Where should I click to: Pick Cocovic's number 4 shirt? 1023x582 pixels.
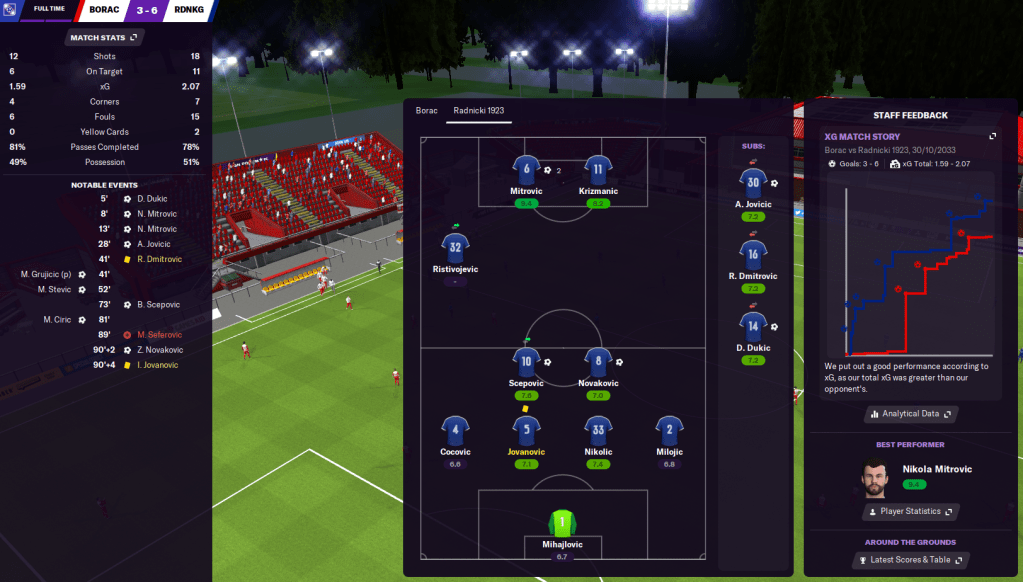click(x=455, y=430)
